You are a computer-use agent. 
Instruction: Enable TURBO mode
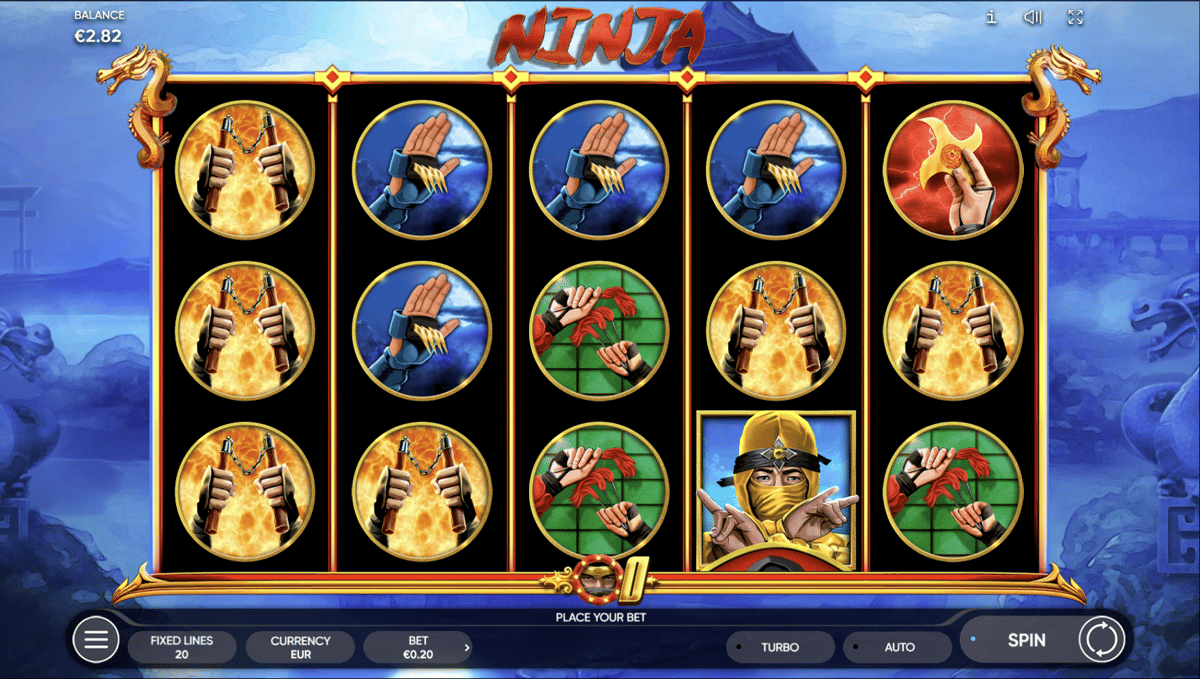(x=780, y=647)
